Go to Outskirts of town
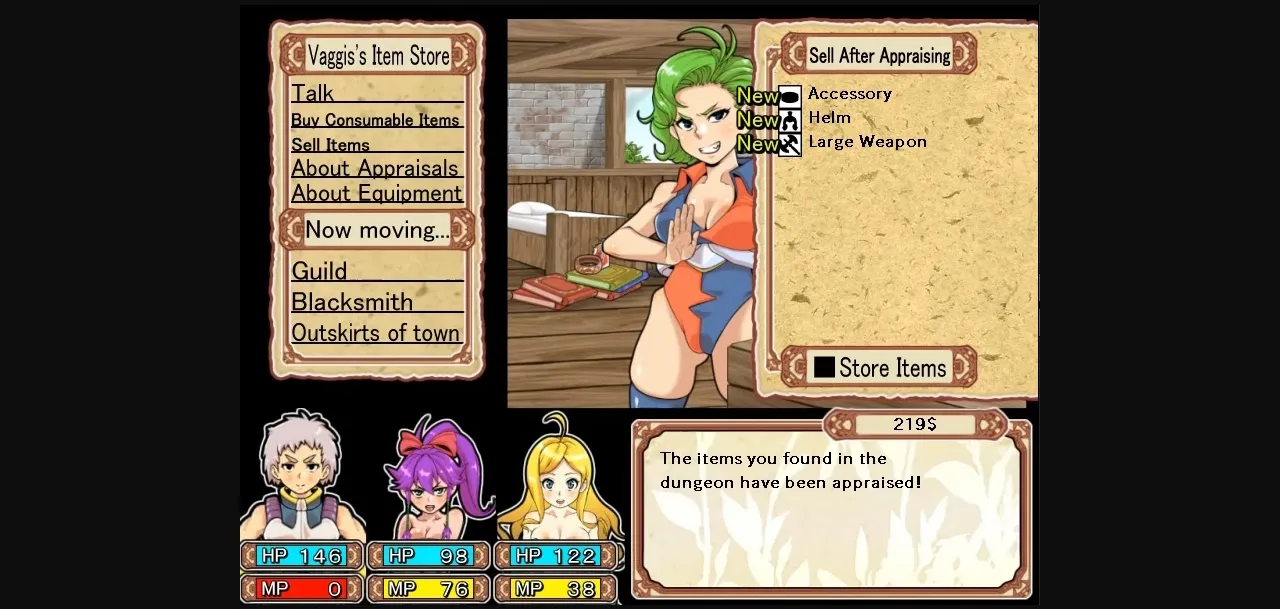Screen dimensions: 1280x609 [376, 333]
